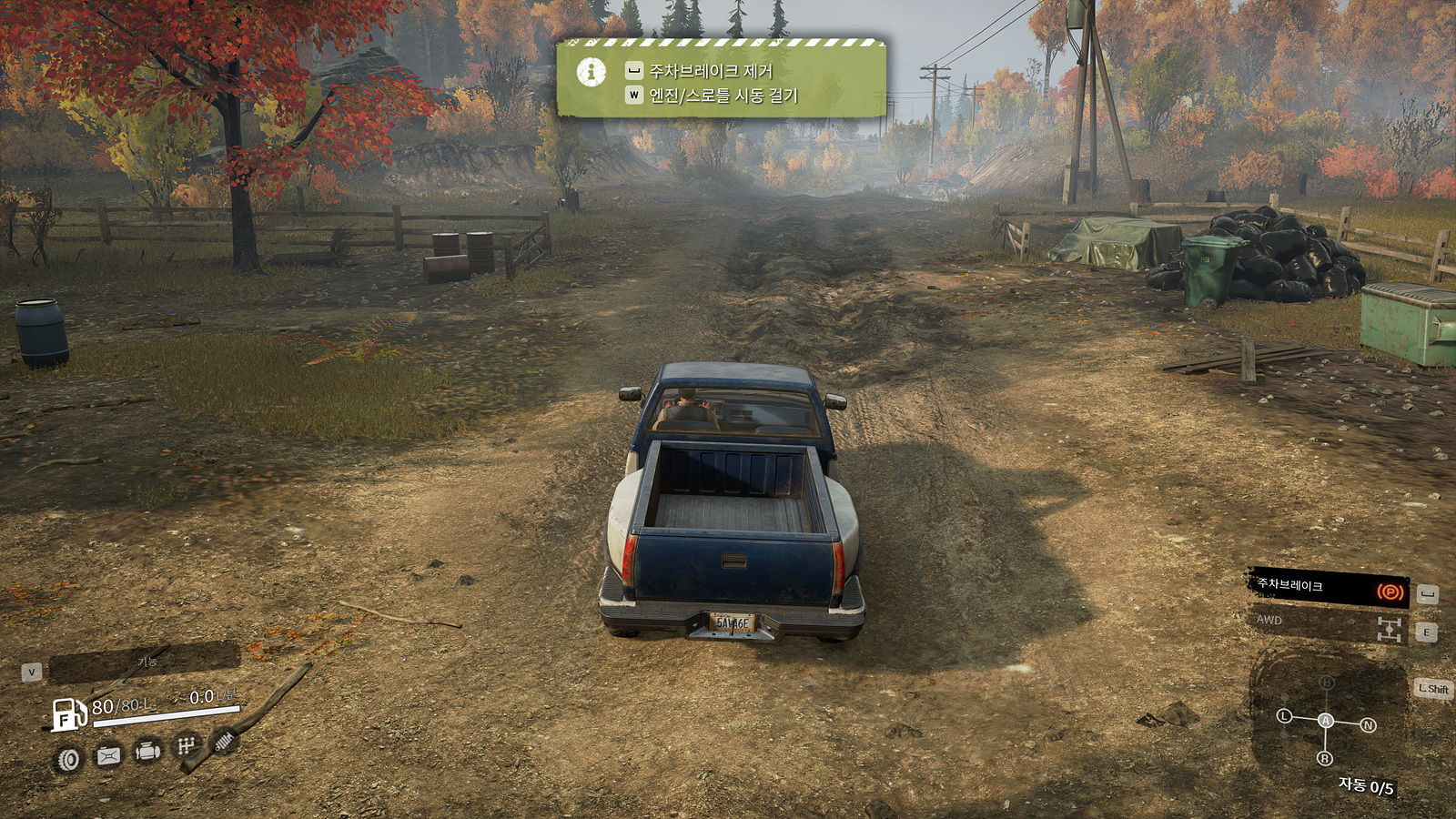
Task: Click the tire status icon
Action: 68,759
